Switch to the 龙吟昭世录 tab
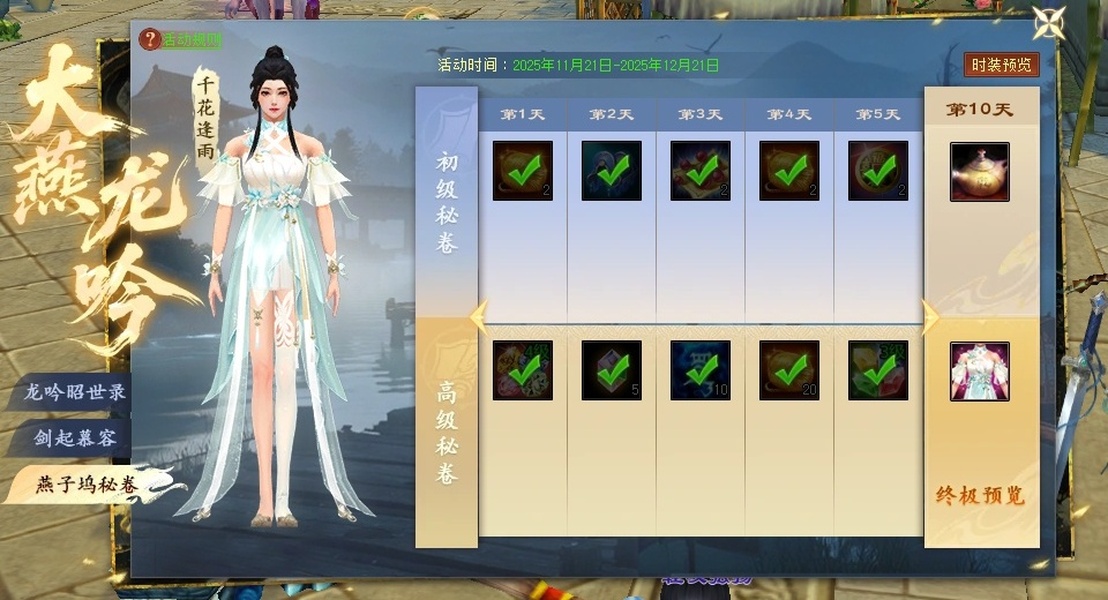1108x600 pixels. (76, 392)
